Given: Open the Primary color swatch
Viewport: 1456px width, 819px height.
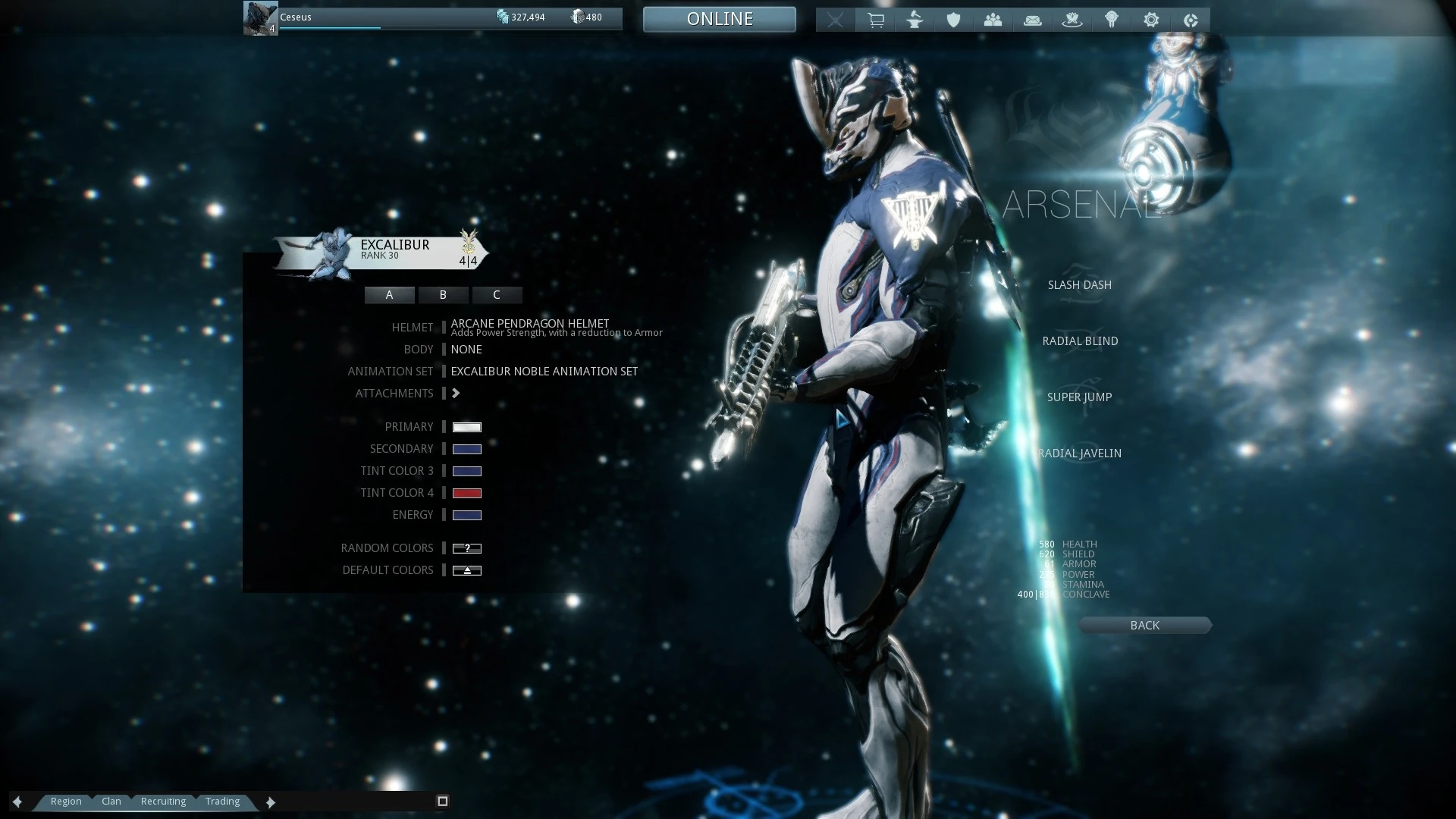Looking at the screenshot, I should [x=467, y=426].
